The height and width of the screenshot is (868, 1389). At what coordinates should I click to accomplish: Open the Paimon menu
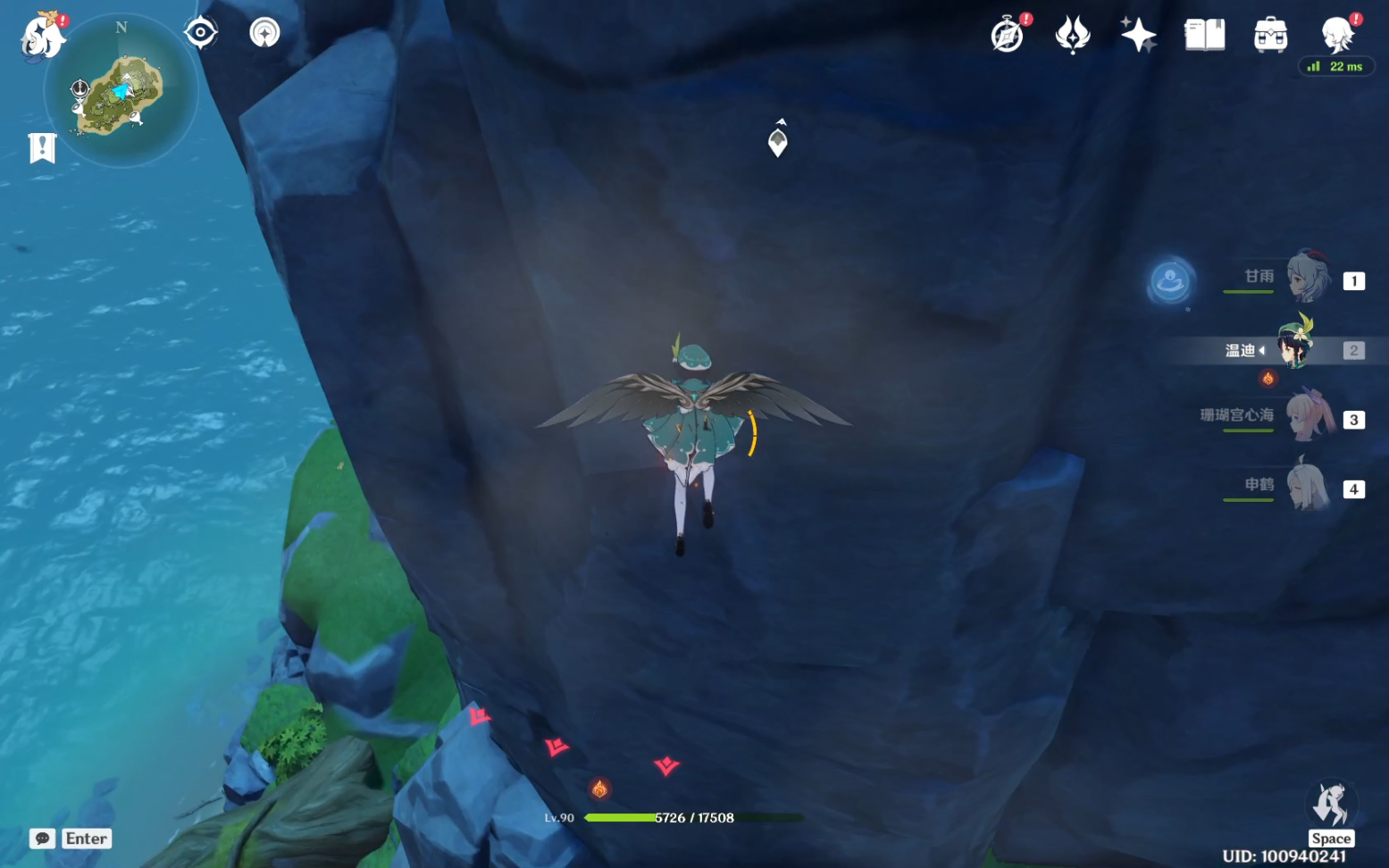[41, 38]
